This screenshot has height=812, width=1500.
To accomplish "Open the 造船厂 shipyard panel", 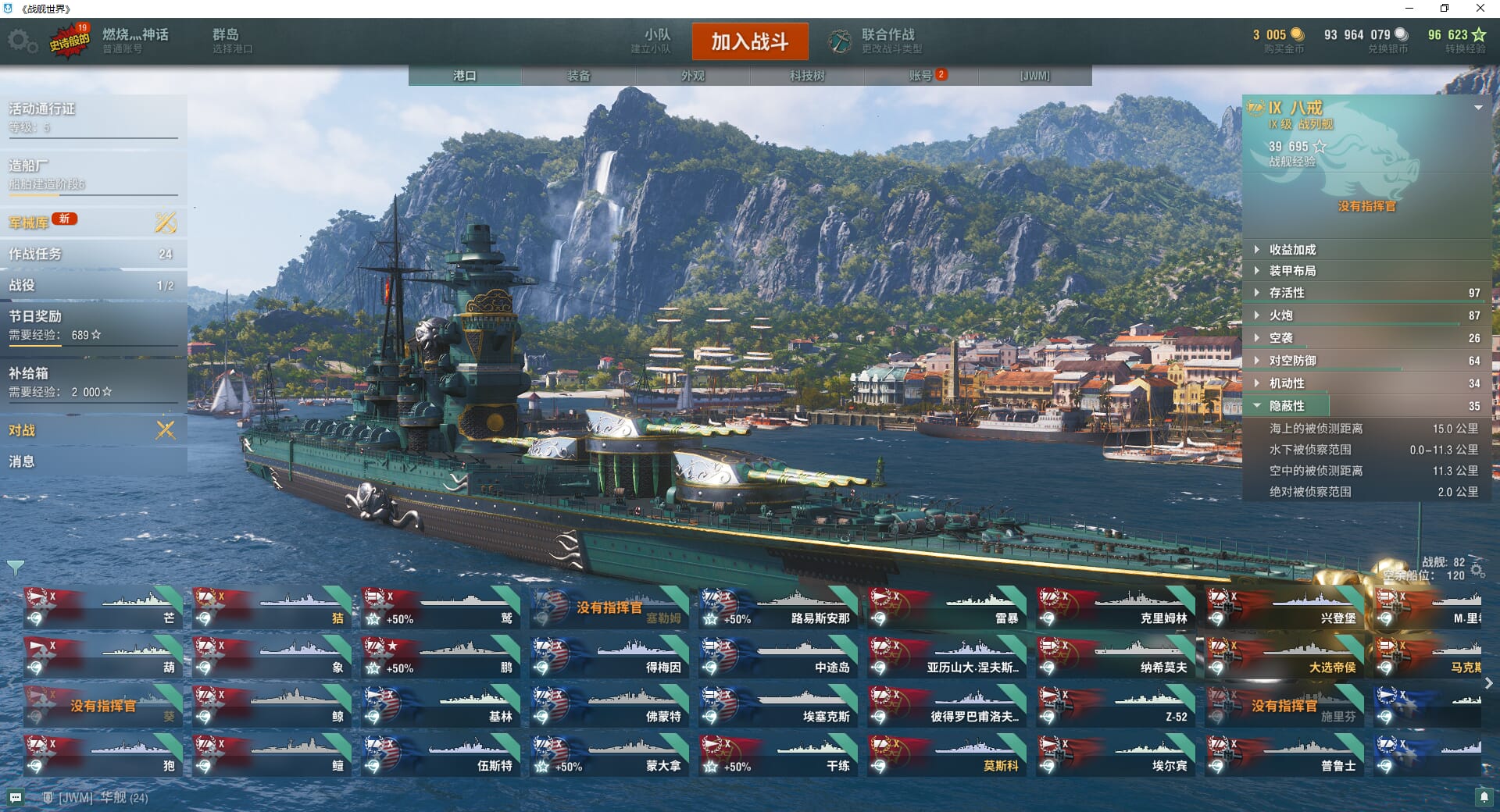I will point(29,166).
